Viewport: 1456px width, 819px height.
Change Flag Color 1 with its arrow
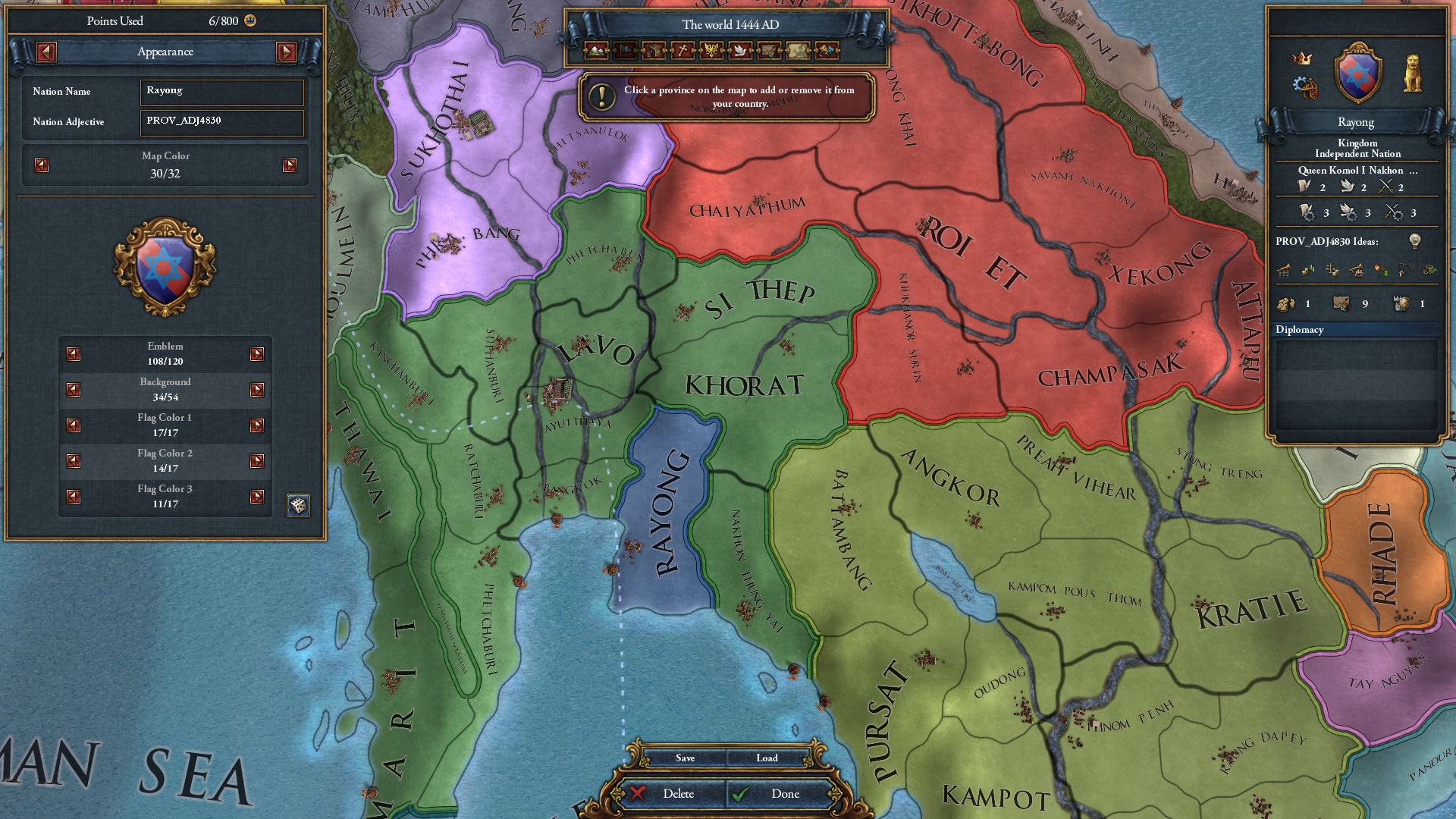click(x=257, y=425)
